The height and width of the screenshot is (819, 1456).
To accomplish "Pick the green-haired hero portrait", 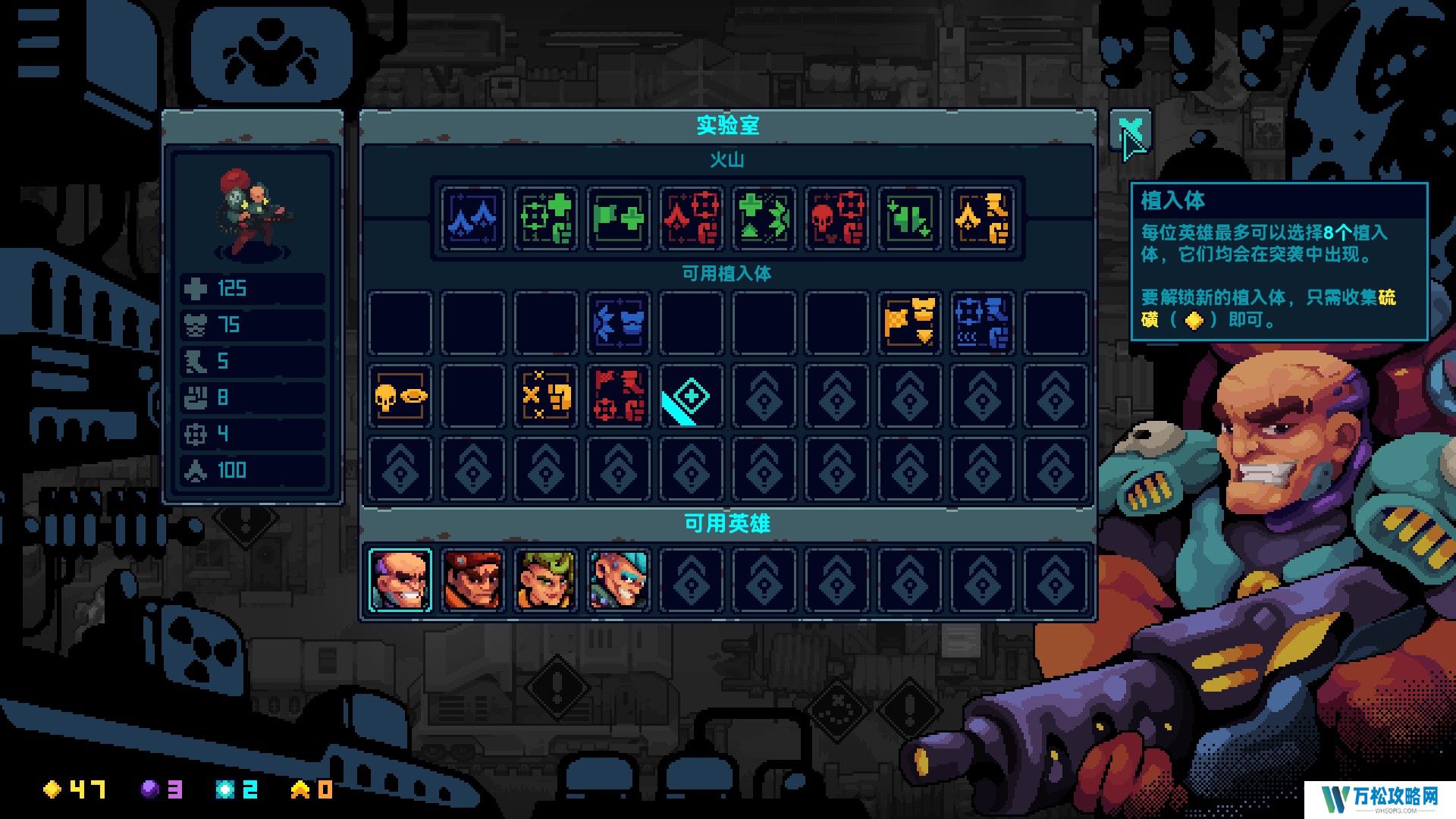I will pyautogui.click(x=546, y=580).
